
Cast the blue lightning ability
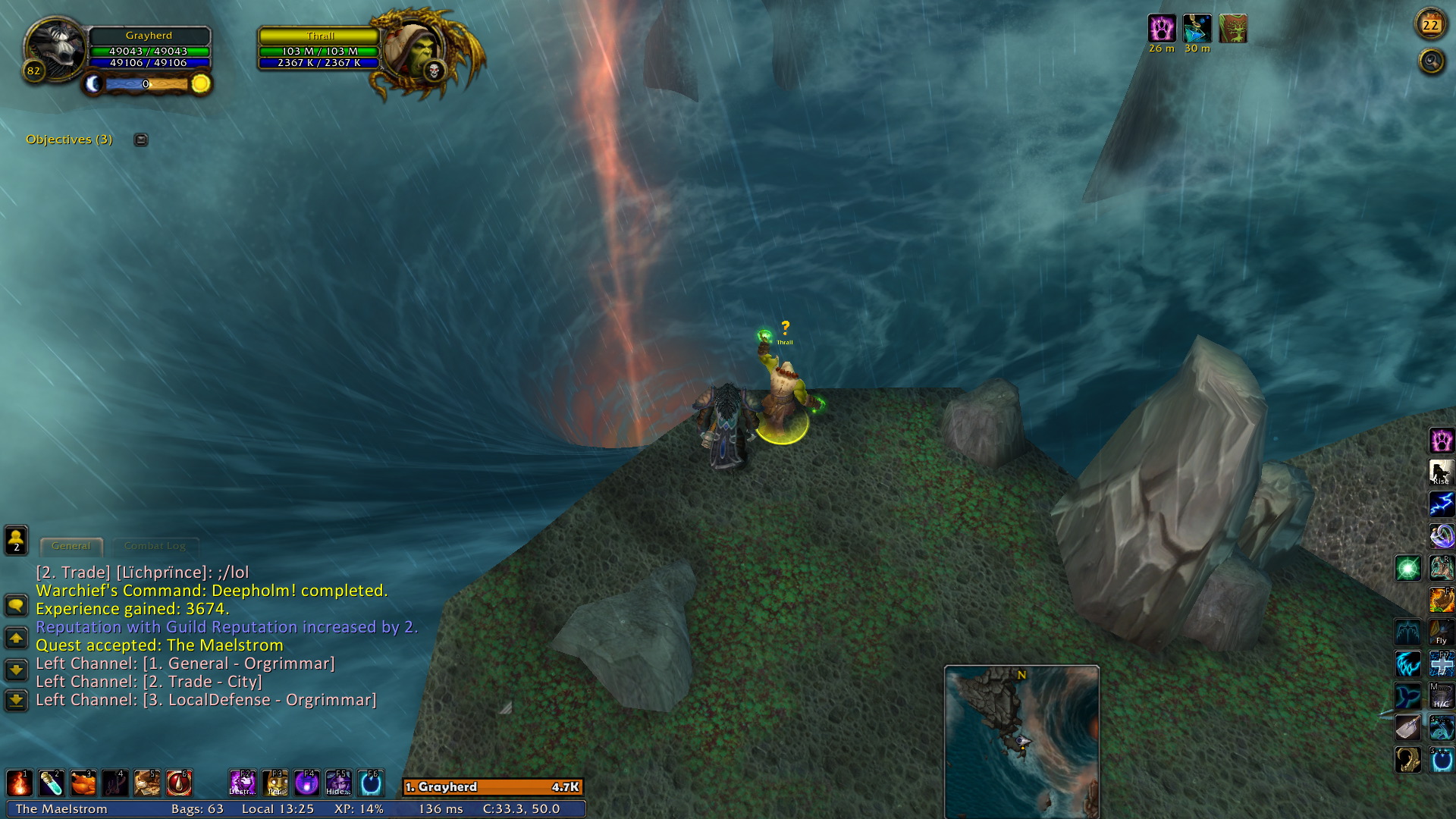pyautogui.click(x=1441, y=504)
